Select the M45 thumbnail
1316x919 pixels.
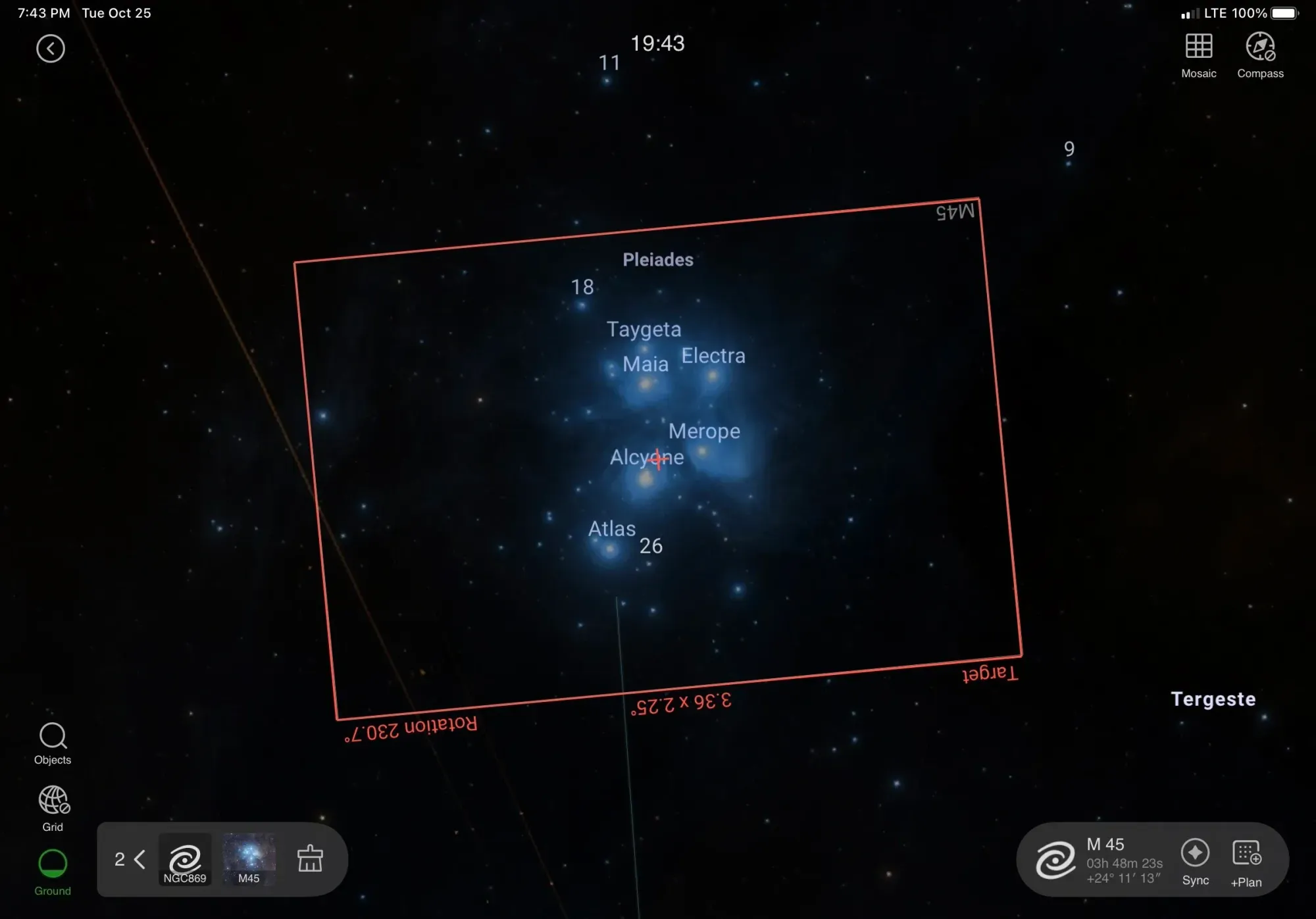pos(249,858)
